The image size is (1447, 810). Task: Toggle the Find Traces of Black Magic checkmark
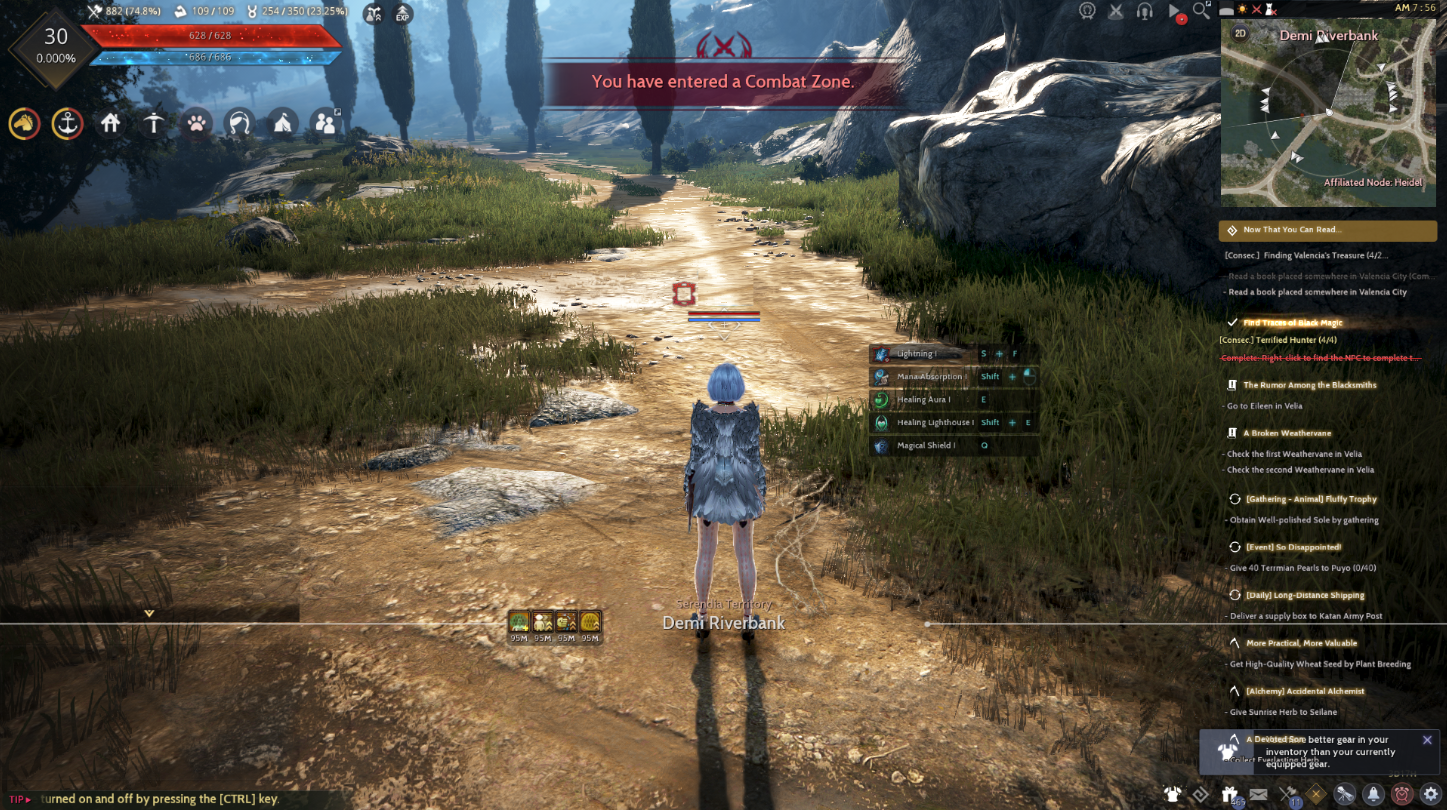pos(1233,322)
